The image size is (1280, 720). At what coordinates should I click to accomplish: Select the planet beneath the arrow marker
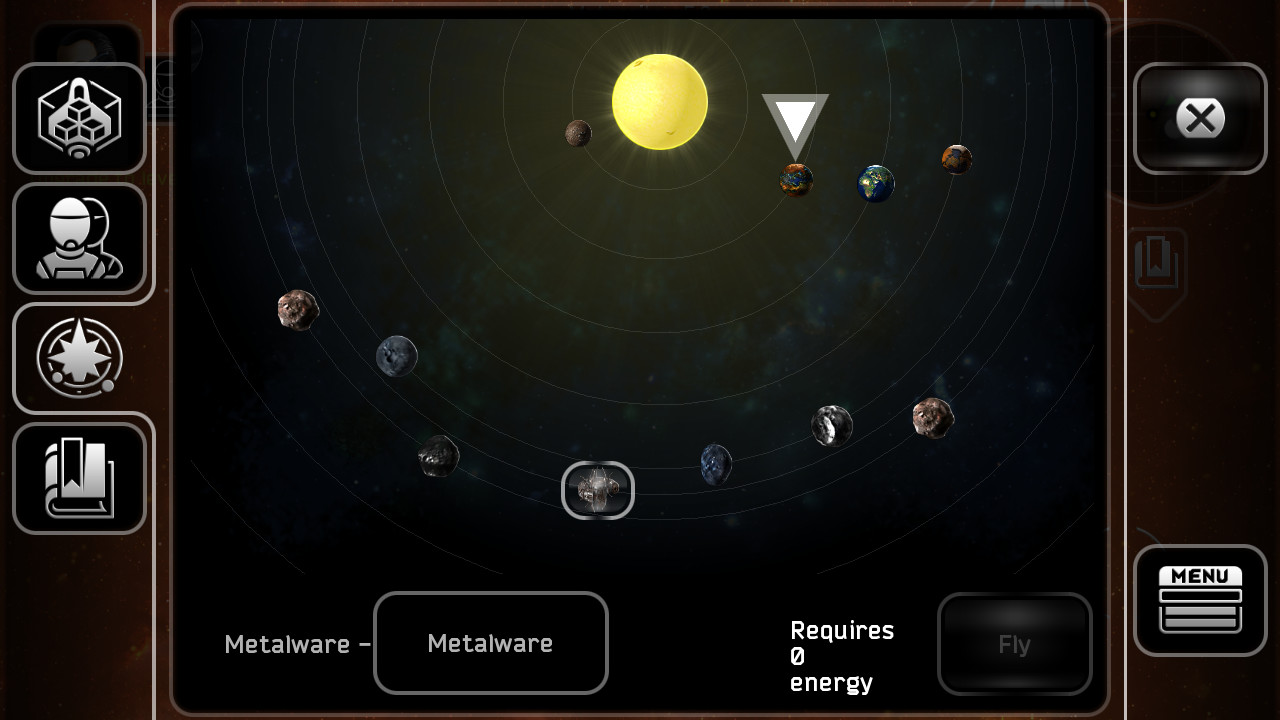(795, 180)
